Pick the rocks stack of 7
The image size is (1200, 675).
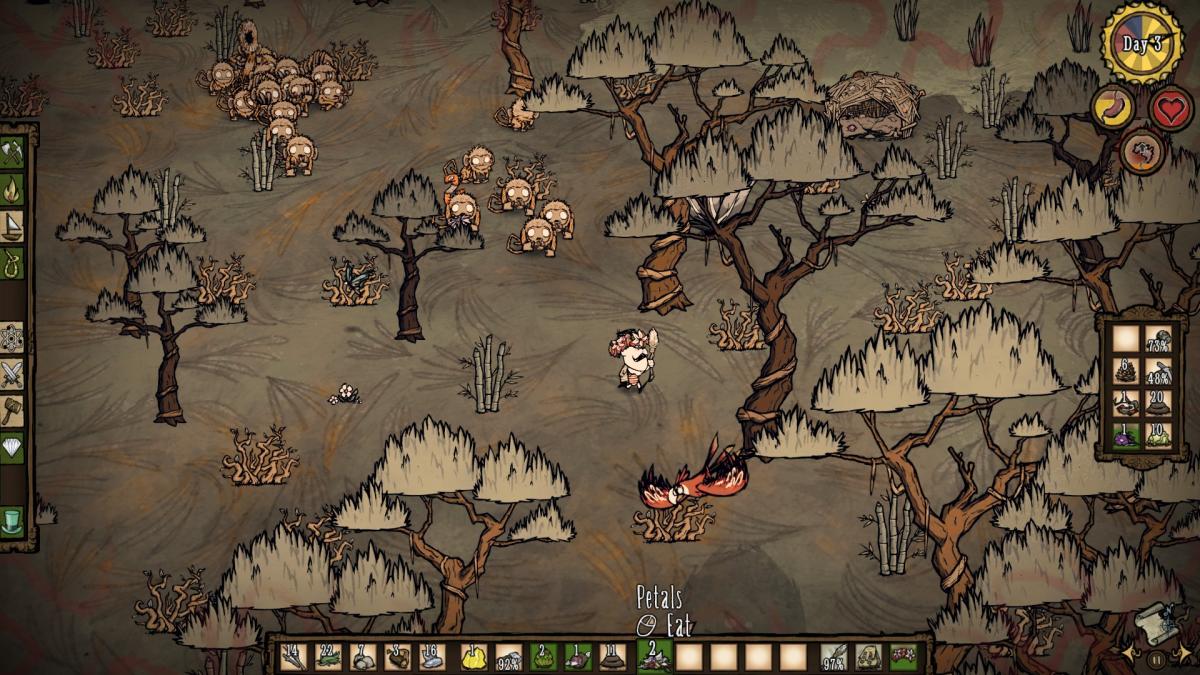(x=361, y=656)
